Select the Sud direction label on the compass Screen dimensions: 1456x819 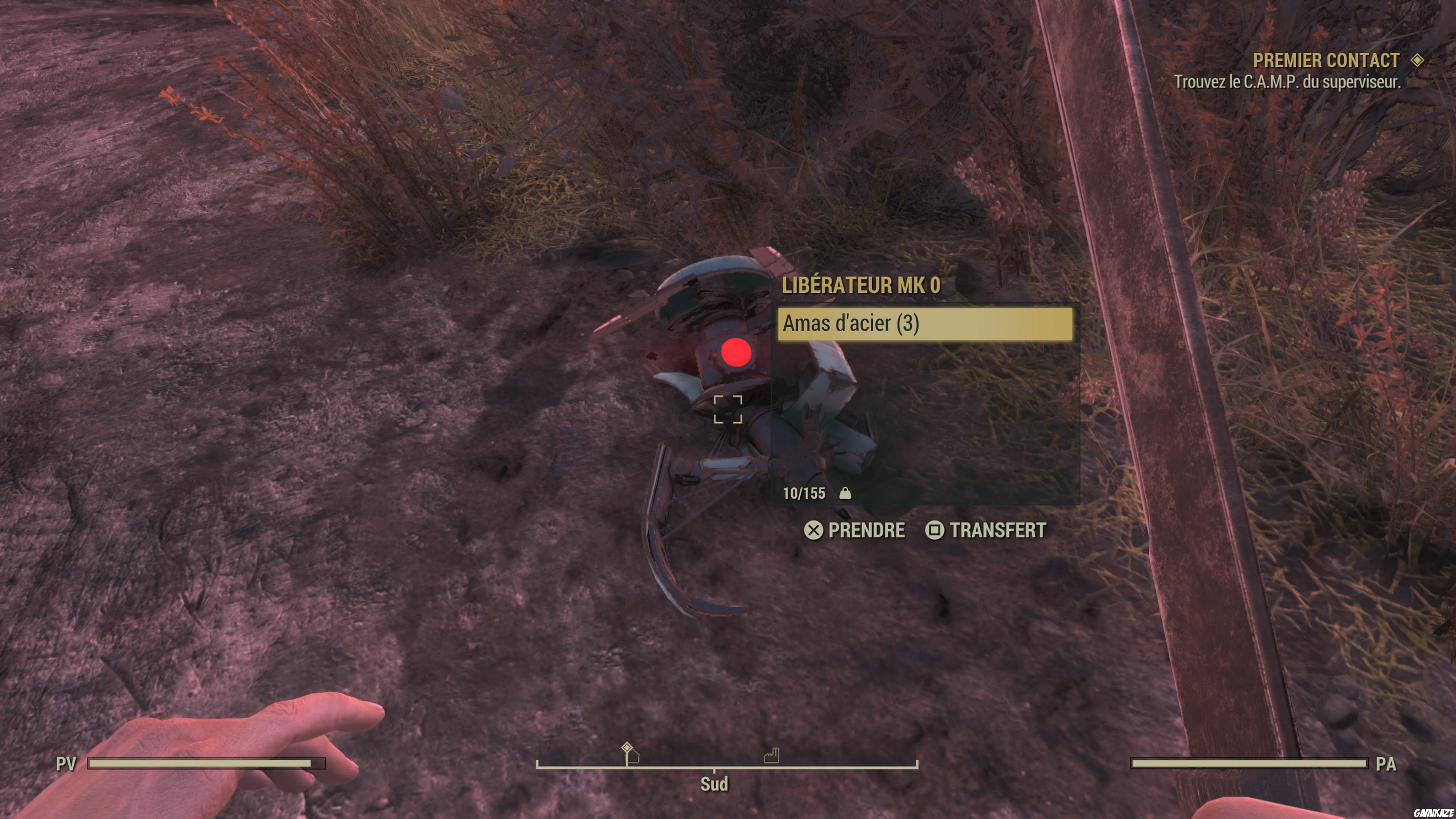click(713, 784)
